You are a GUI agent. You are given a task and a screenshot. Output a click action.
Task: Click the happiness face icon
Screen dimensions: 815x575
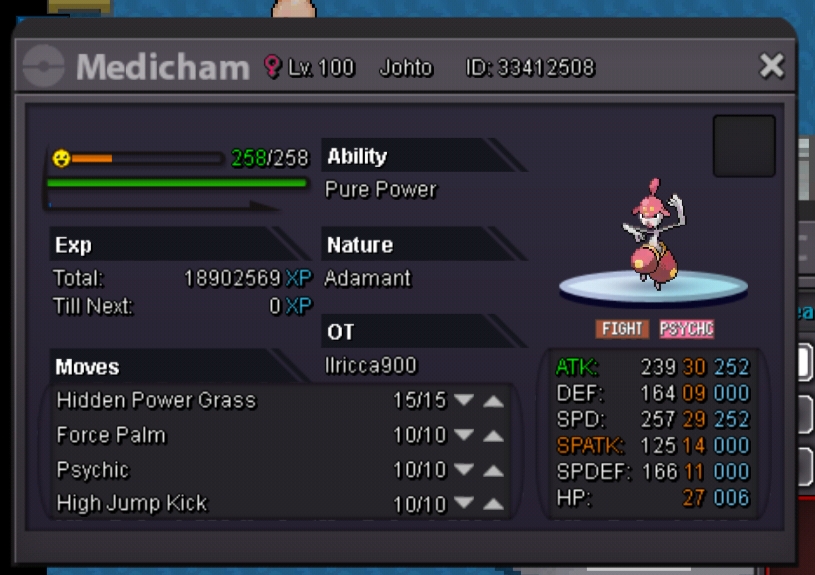(x=61, y=158)
